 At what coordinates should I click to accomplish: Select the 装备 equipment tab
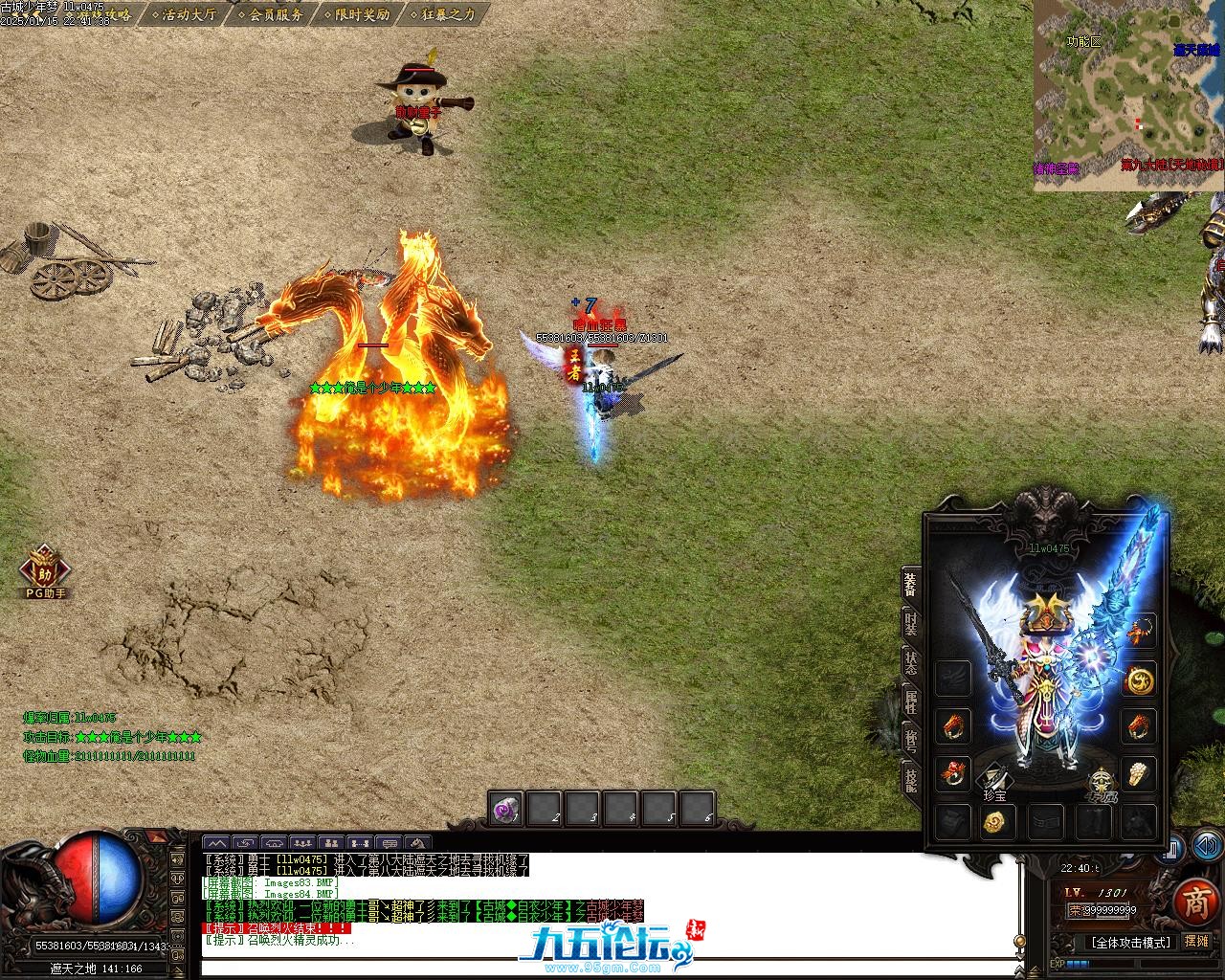[x=910, y=584]
